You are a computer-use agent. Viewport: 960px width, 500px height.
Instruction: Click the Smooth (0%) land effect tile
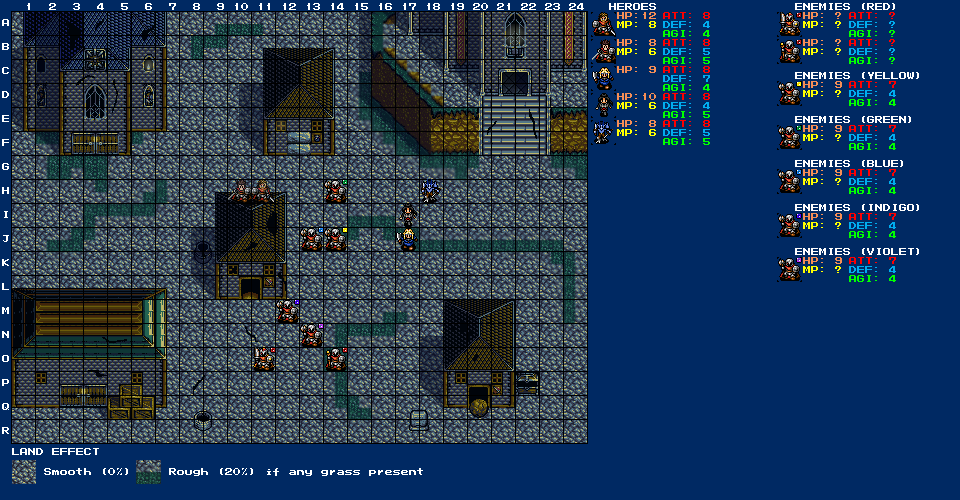click(25, 472)
